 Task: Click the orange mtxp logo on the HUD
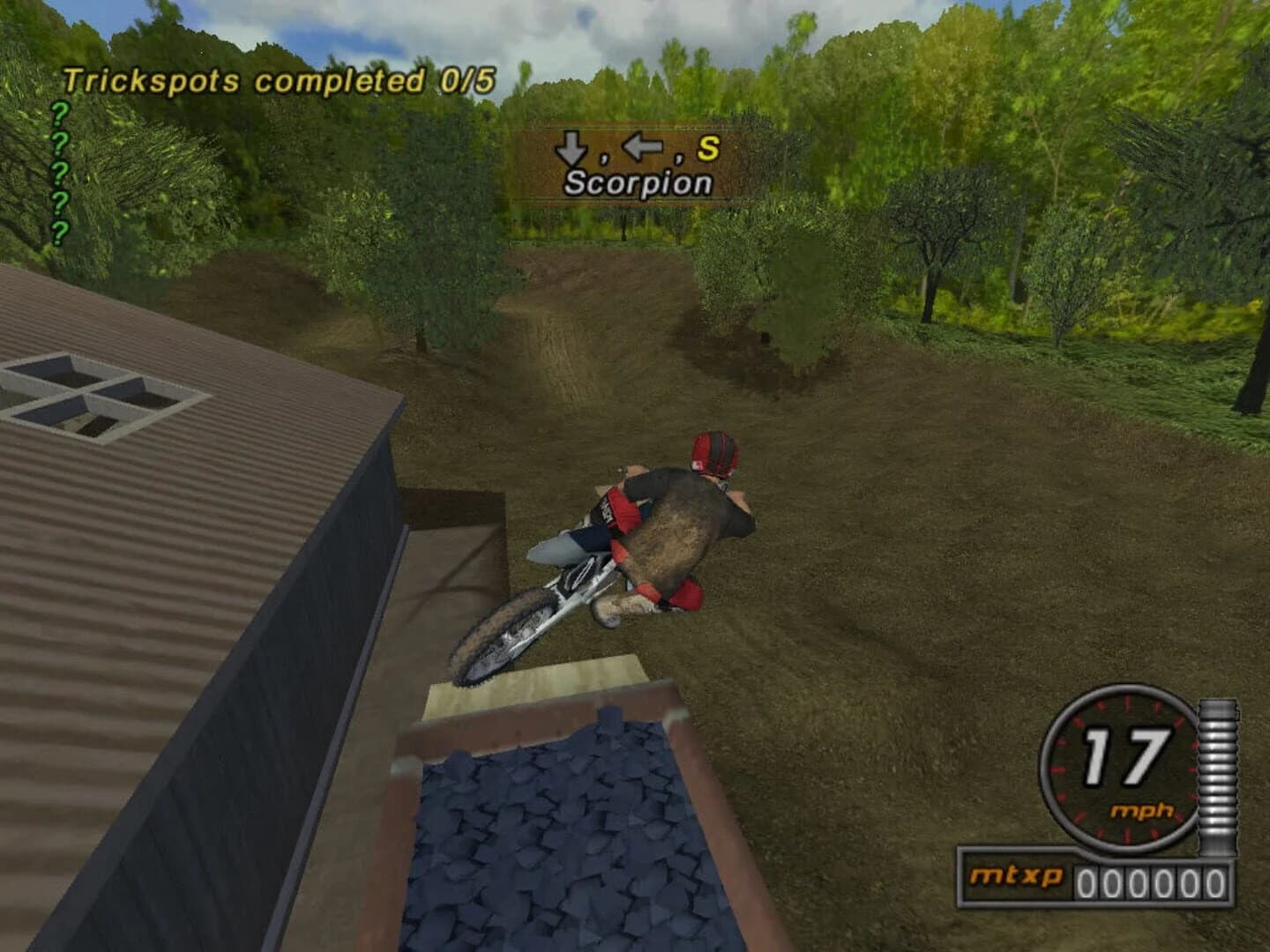point(1020,878)
